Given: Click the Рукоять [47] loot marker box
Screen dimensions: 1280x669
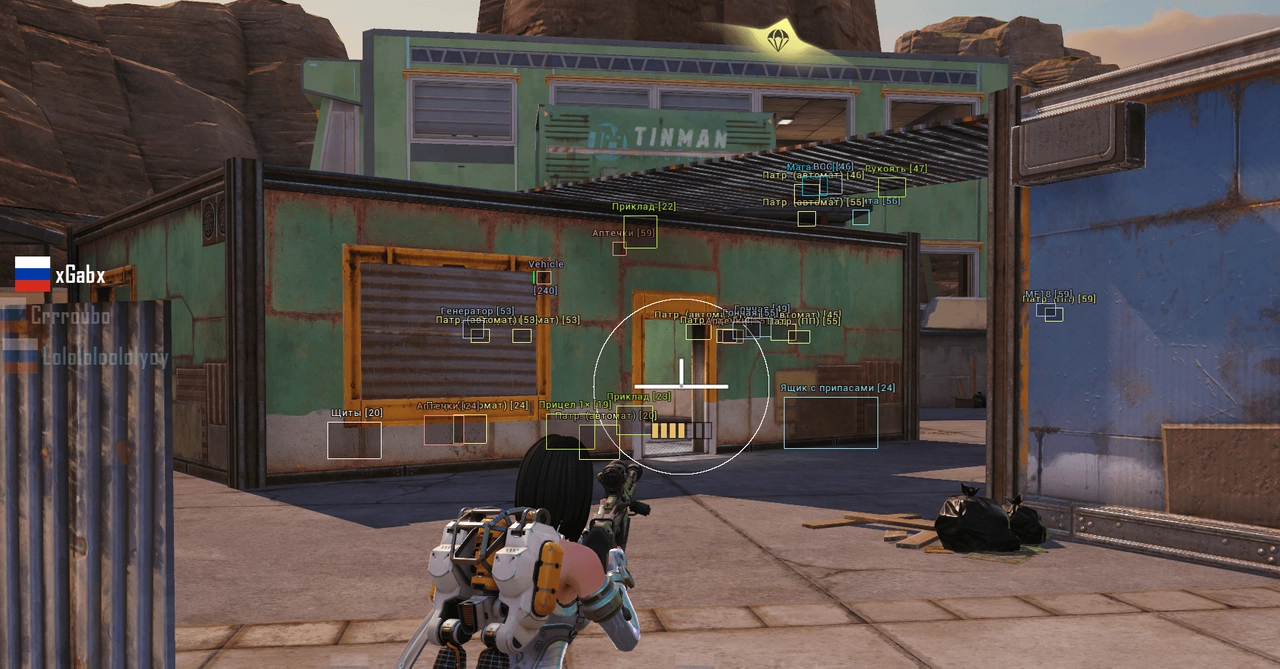Looking at the screenshot, I should 892,186.
